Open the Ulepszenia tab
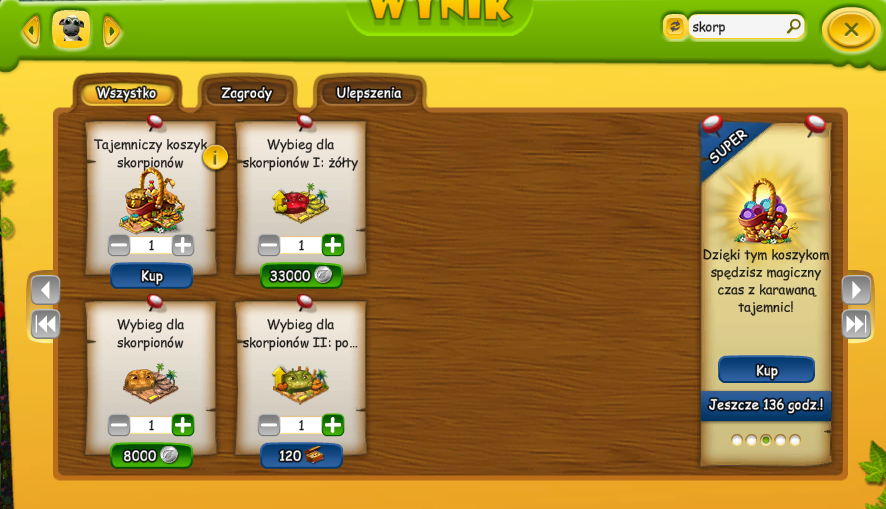The height and width of the screenshot is (509, 886). (x=369, y=93)
